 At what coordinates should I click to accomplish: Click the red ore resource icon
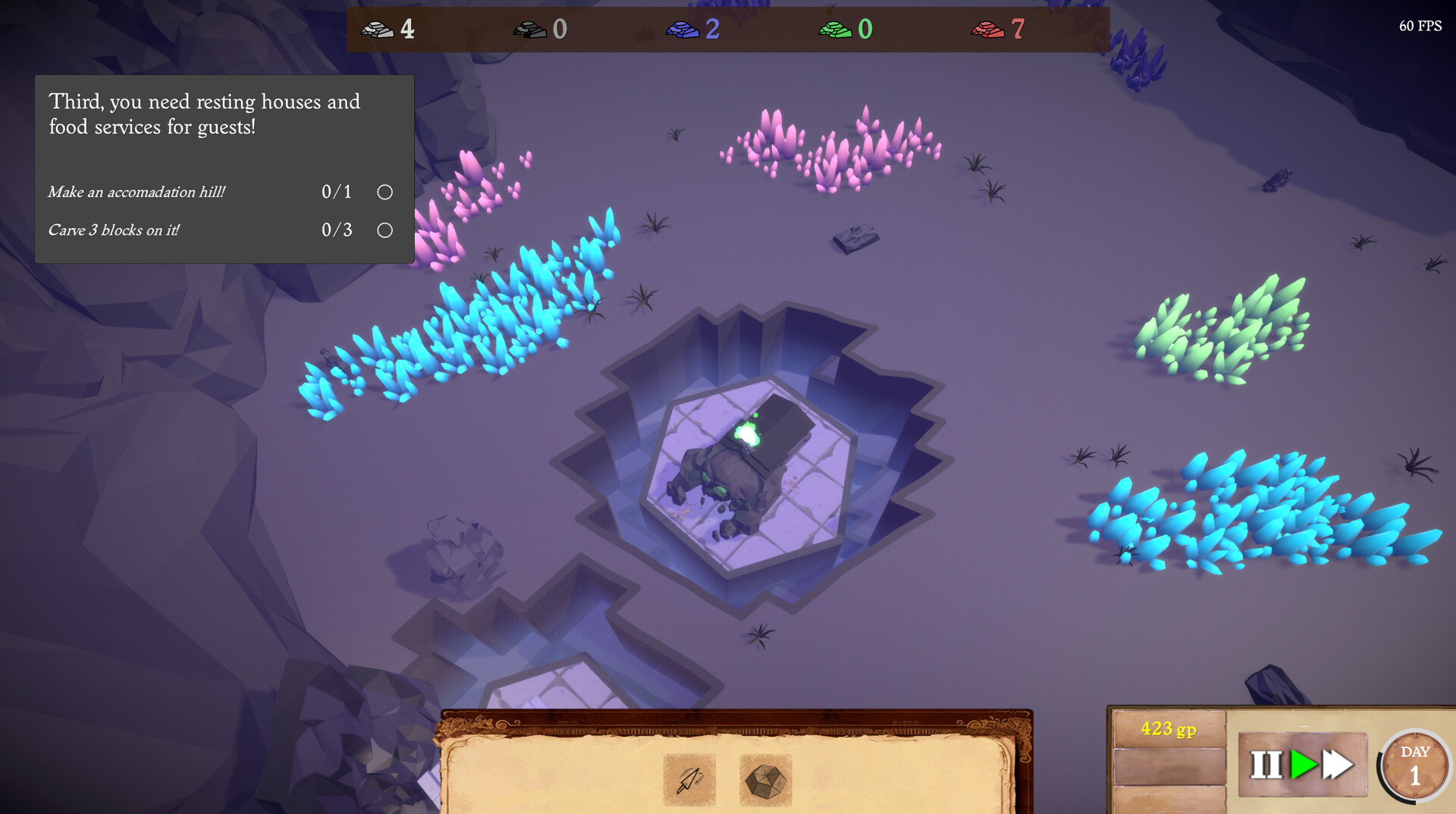pos(986,30)
